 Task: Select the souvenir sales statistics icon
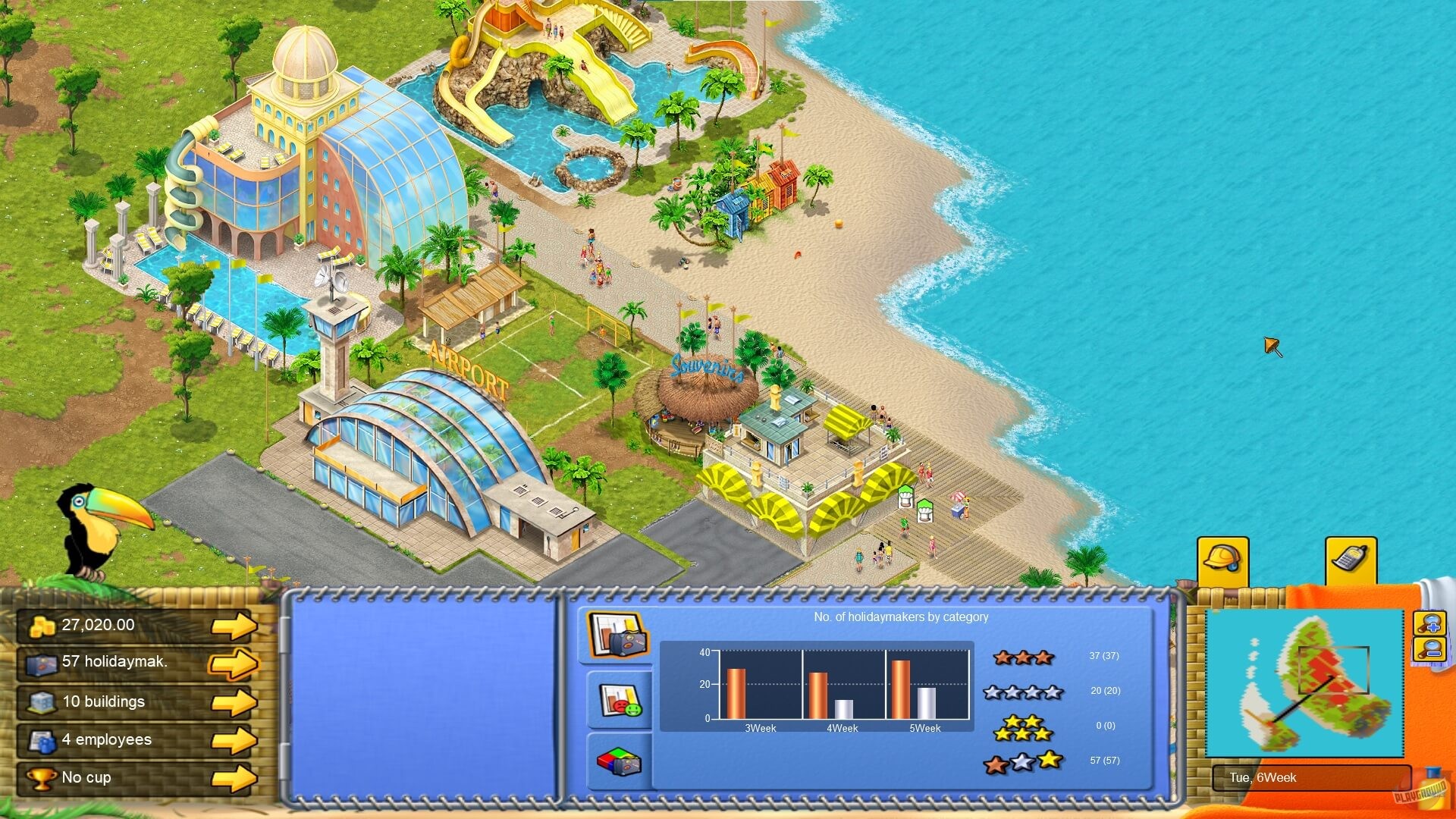point(617,762)
